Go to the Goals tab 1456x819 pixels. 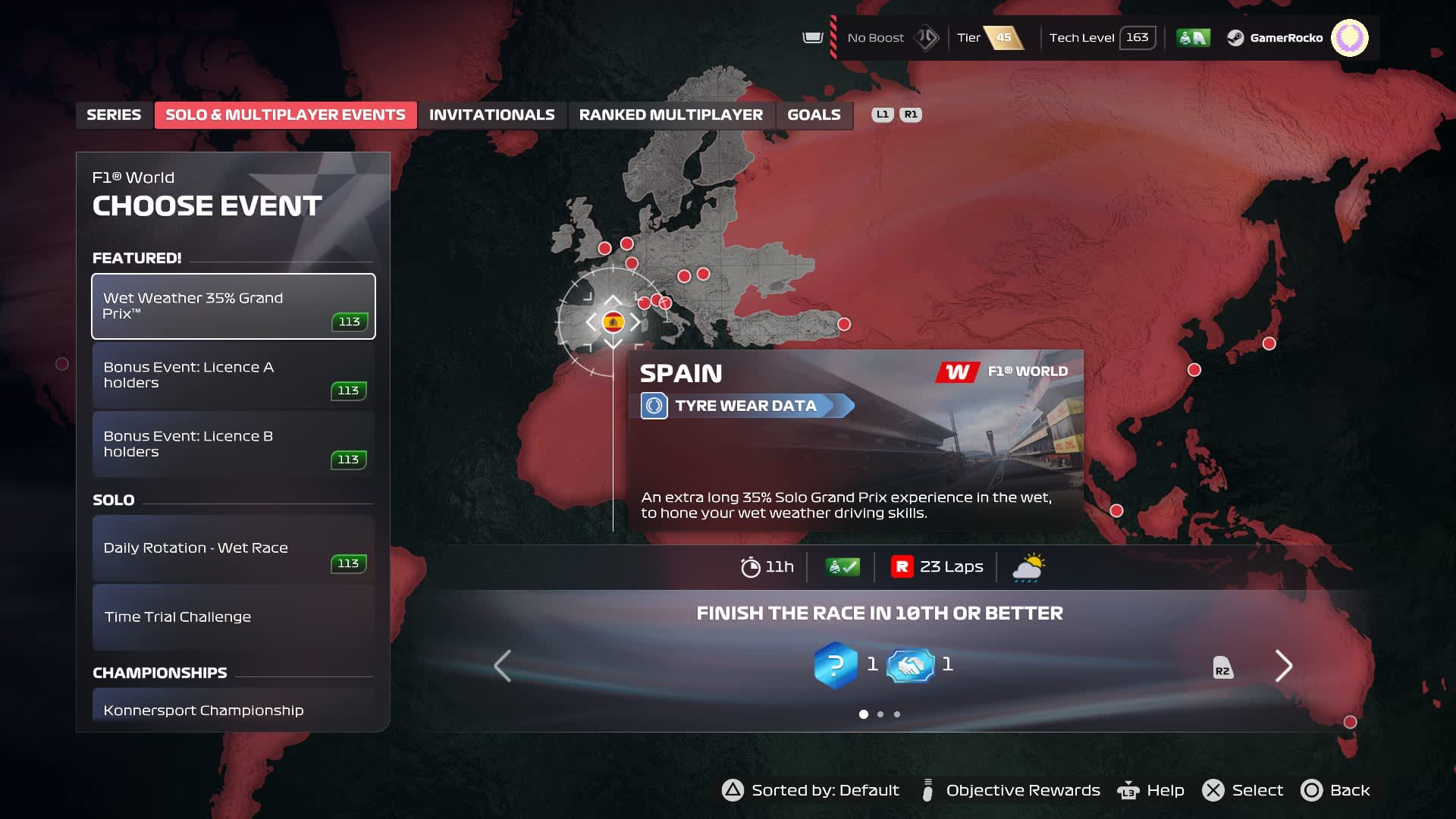pyautogui.click(x=814, y=115)
